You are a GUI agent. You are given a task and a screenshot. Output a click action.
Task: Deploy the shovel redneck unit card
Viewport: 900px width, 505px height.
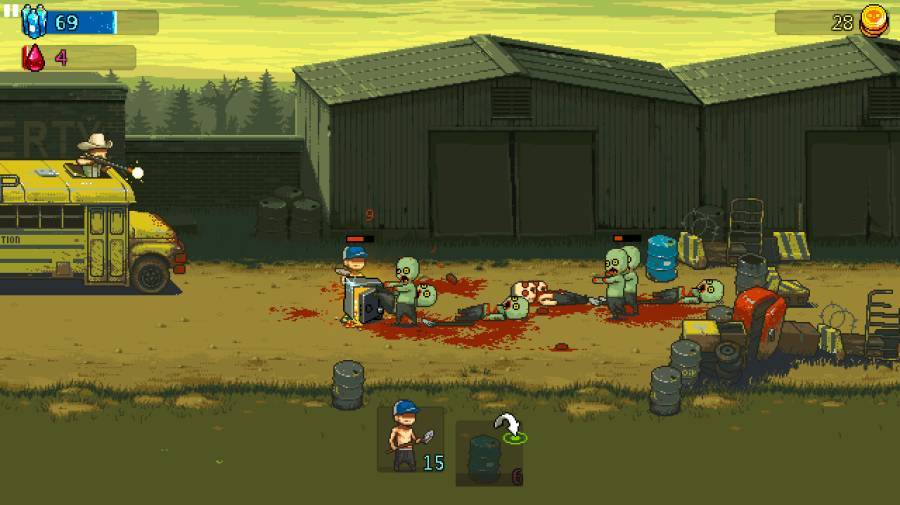click(x=410, y=439)
